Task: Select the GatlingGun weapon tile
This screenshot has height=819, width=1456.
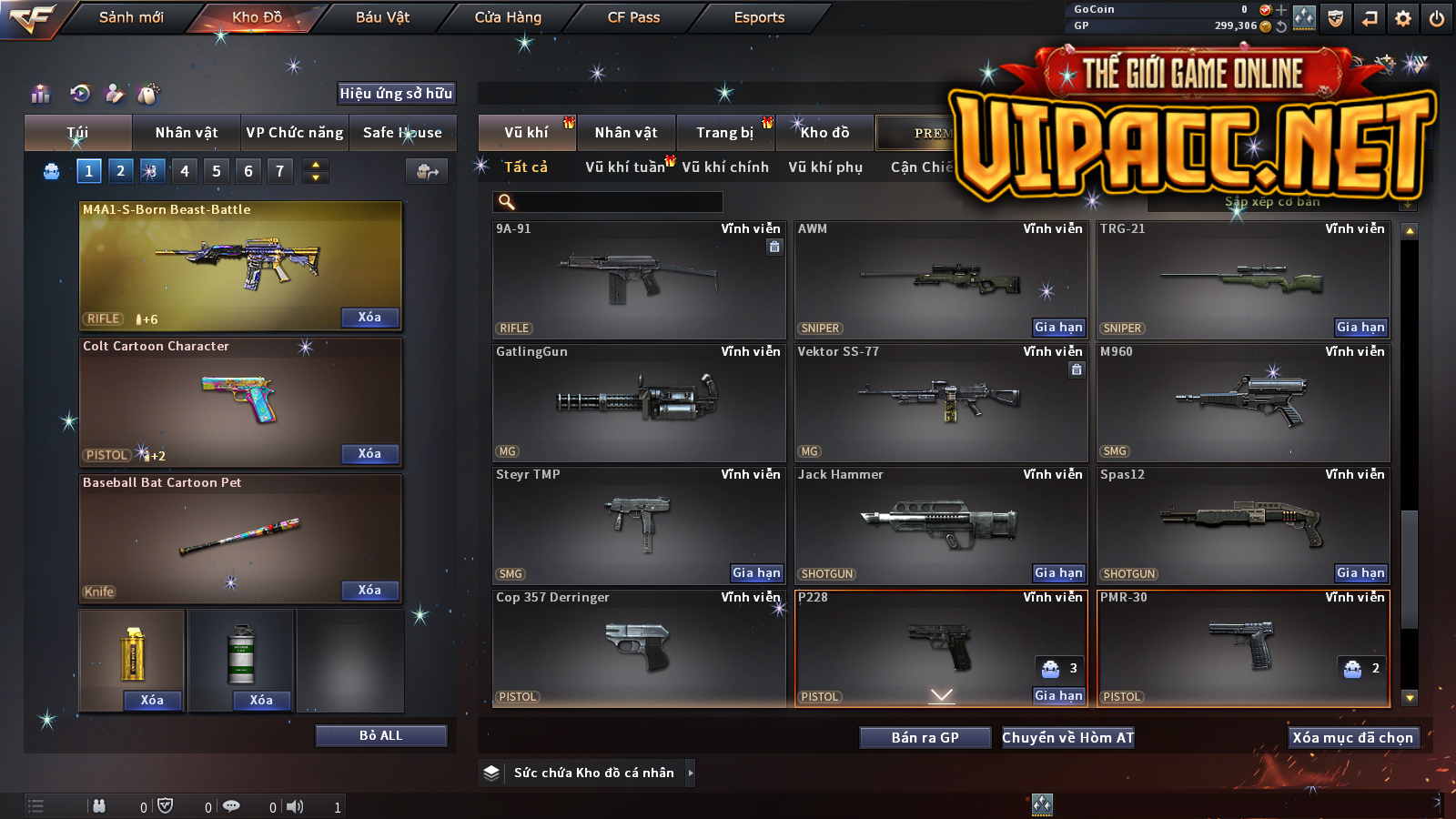Action: click(639, 402)
